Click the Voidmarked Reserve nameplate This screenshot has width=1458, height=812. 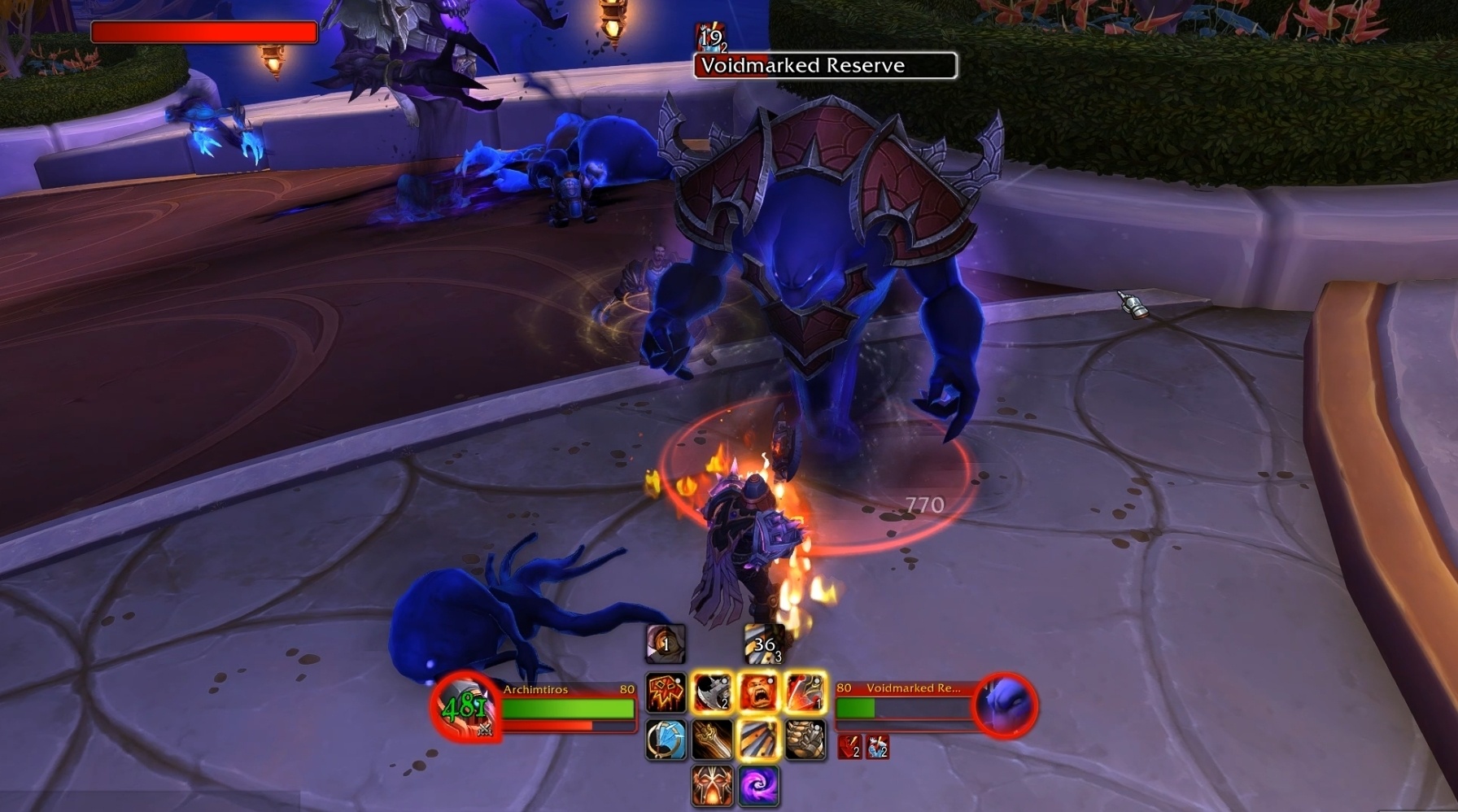pyautogui.click(x=825, y=66)
